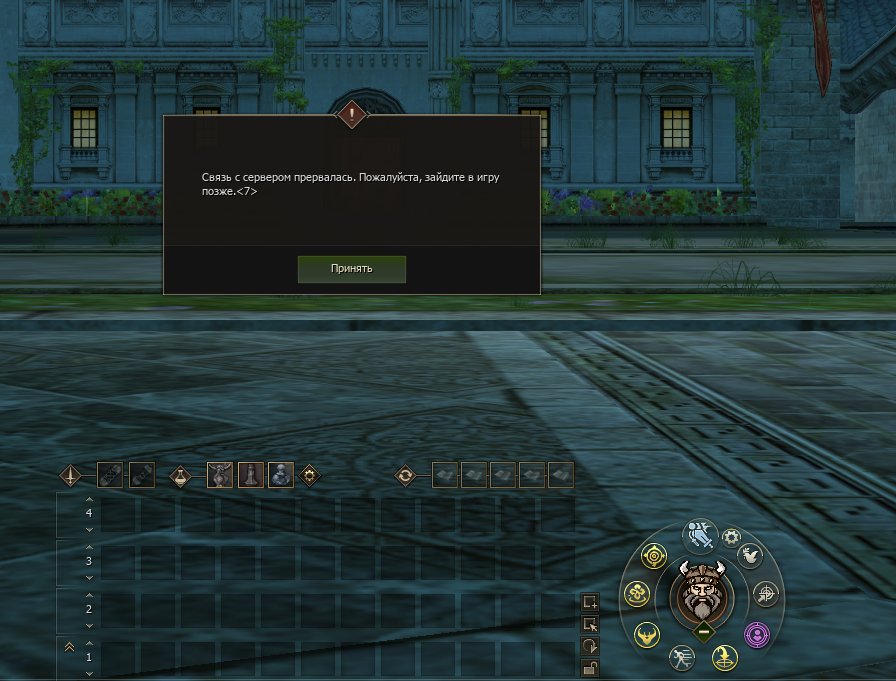Use the blue potion flask slot
The width and height of the screenshot is (896, 681).
click(x=280, y=475)
